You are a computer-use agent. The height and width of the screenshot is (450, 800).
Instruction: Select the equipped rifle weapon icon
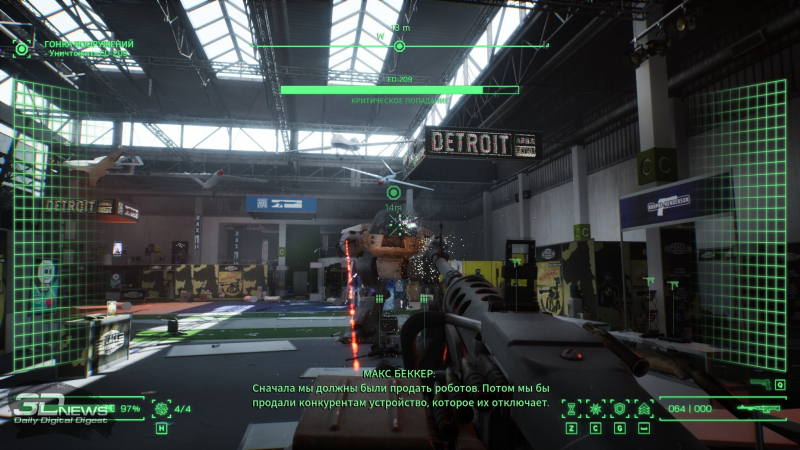(758, 408)
